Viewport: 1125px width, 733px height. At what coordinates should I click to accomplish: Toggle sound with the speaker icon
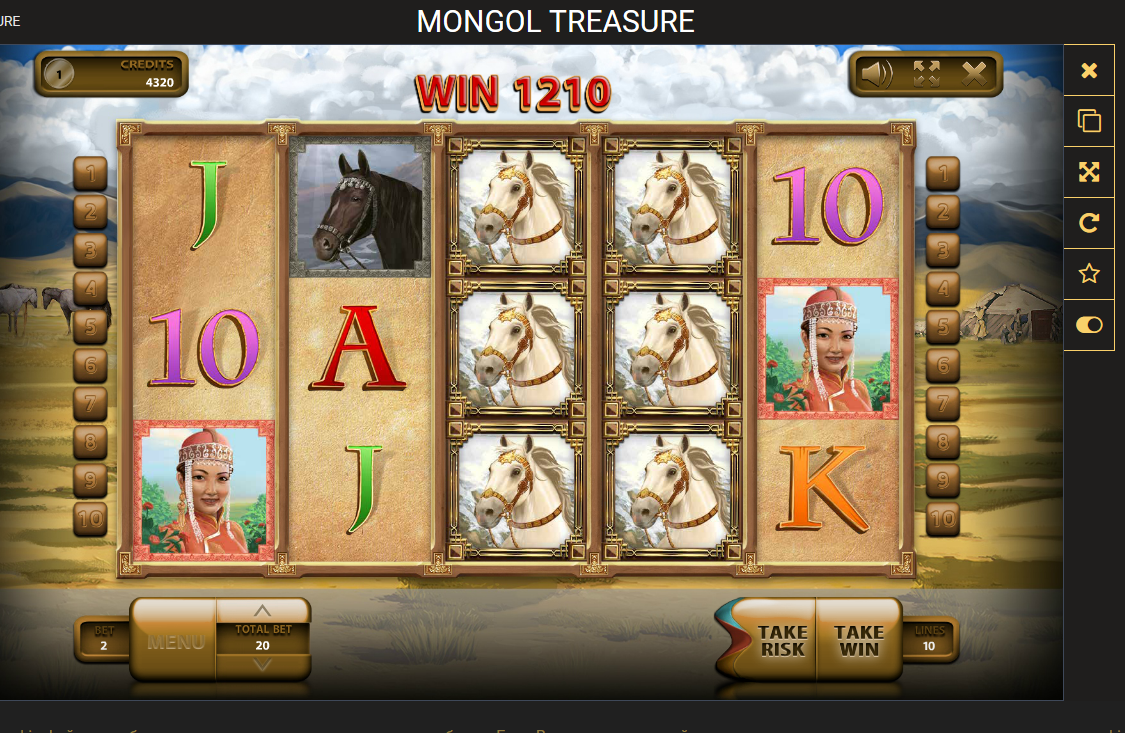pyautogui.click(x=876, y=73)
